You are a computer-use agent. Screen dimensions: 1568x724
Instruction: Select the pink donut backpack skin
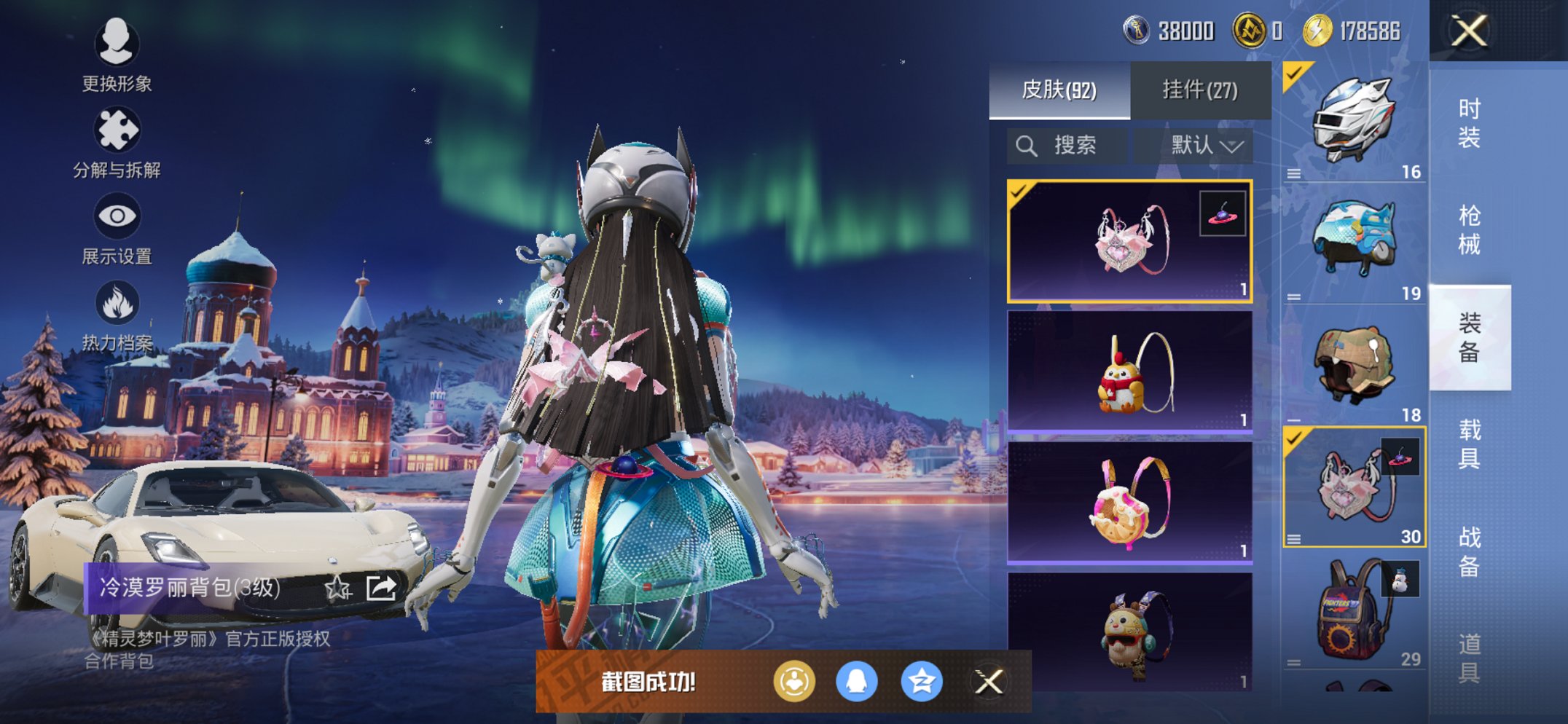[x=1129, y=503]
